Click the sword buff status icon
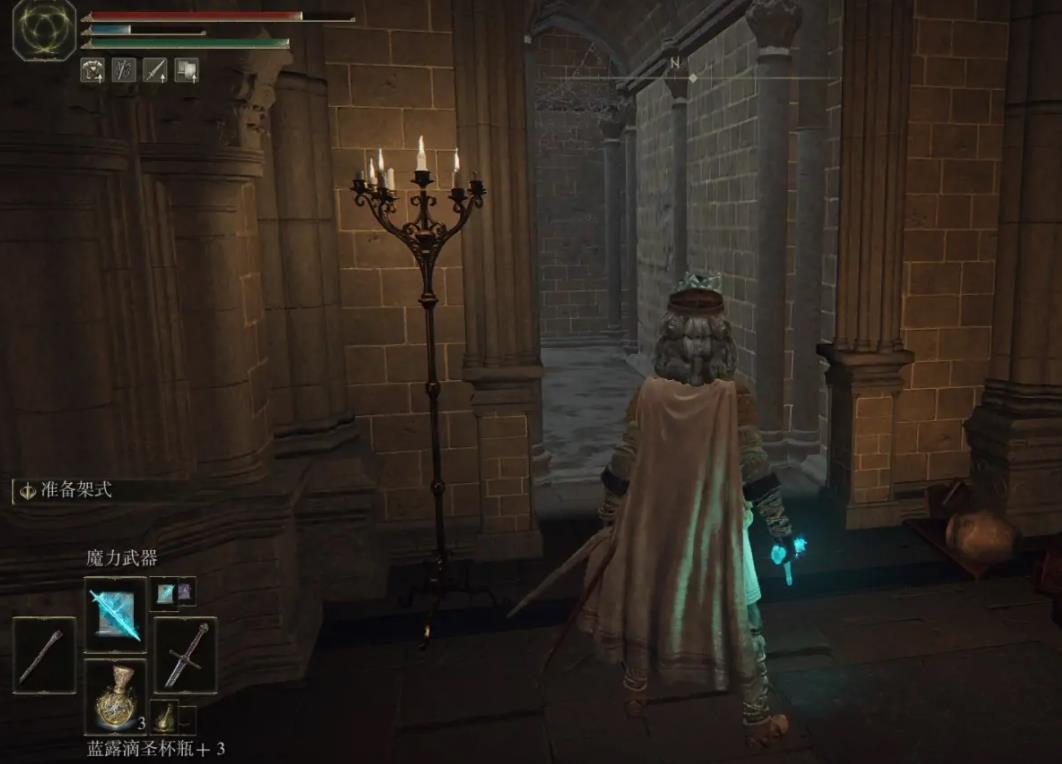This screenshot has height=764, width=1062. (x=155, y=70)
